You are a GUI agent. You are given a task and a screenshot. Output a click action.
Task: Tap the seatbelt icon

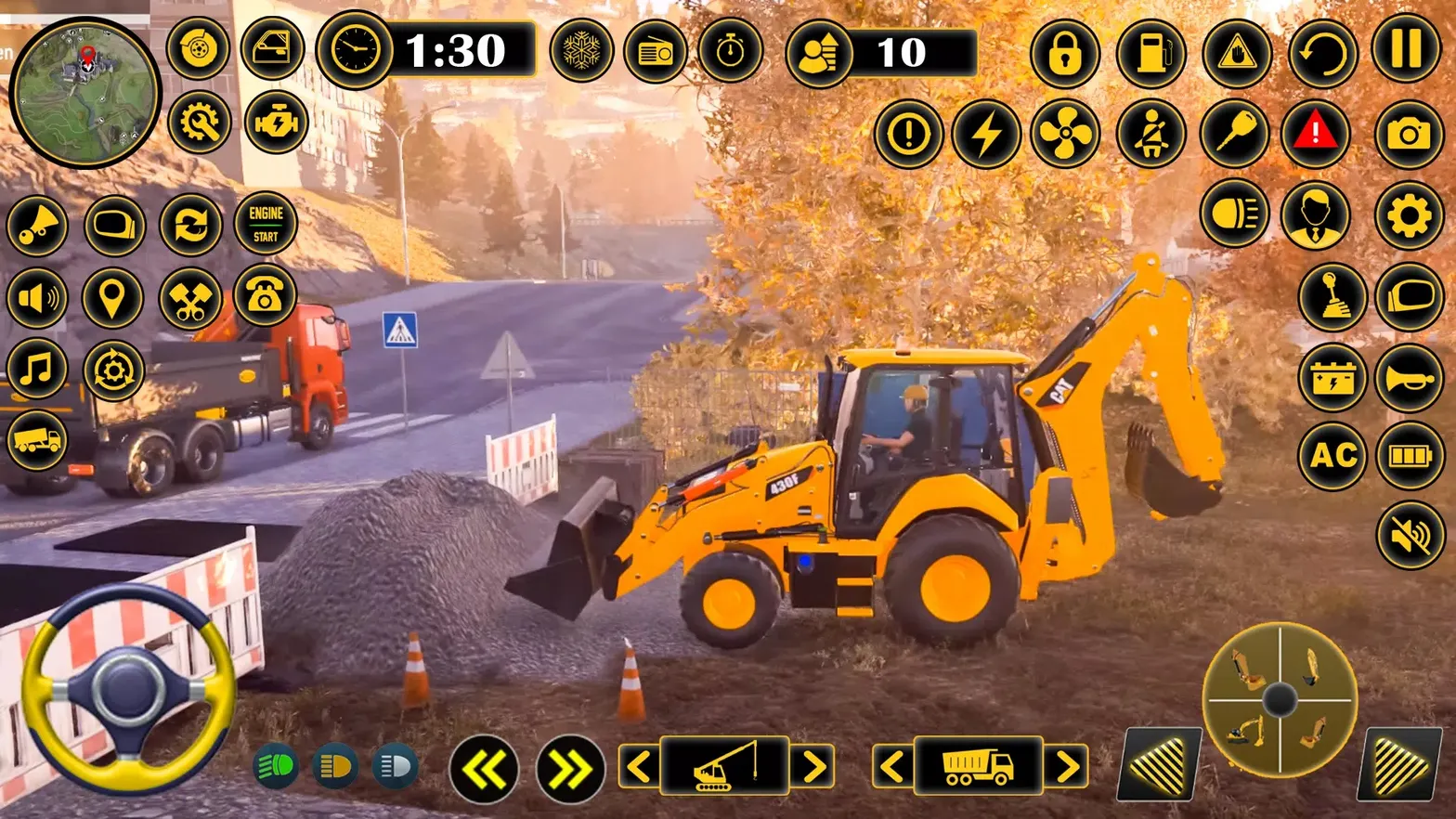pos(1150,134)
